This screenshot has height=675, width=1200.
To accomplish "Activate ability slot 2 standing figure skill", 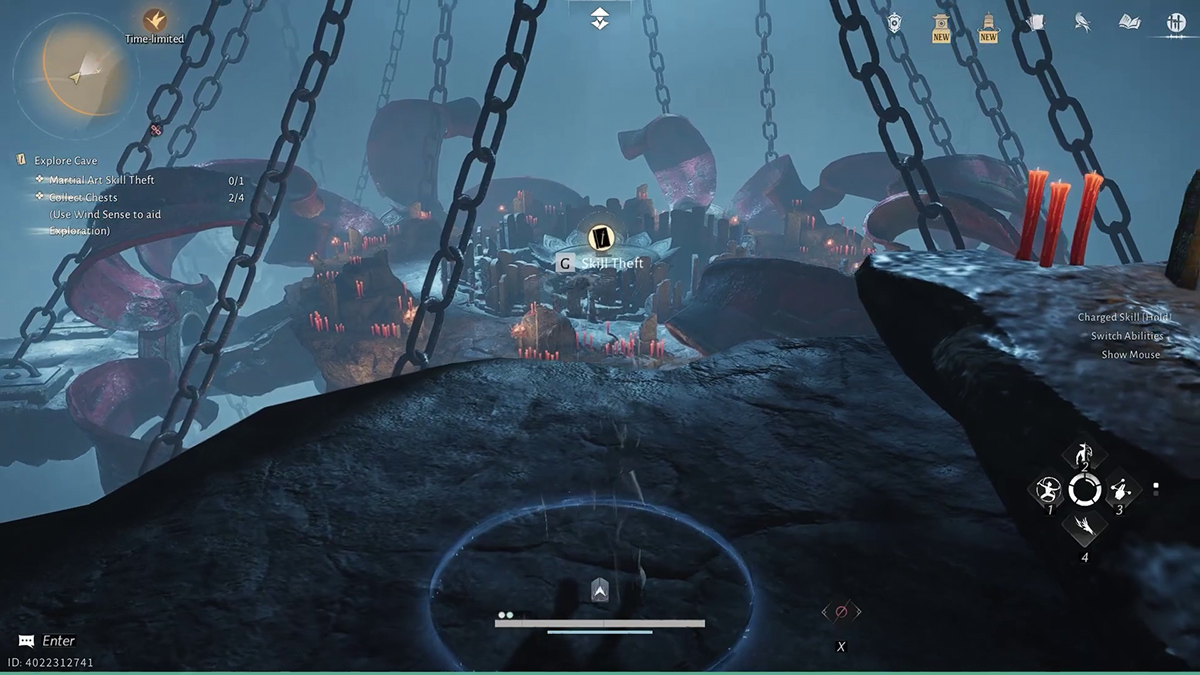I will (1084, 455).
